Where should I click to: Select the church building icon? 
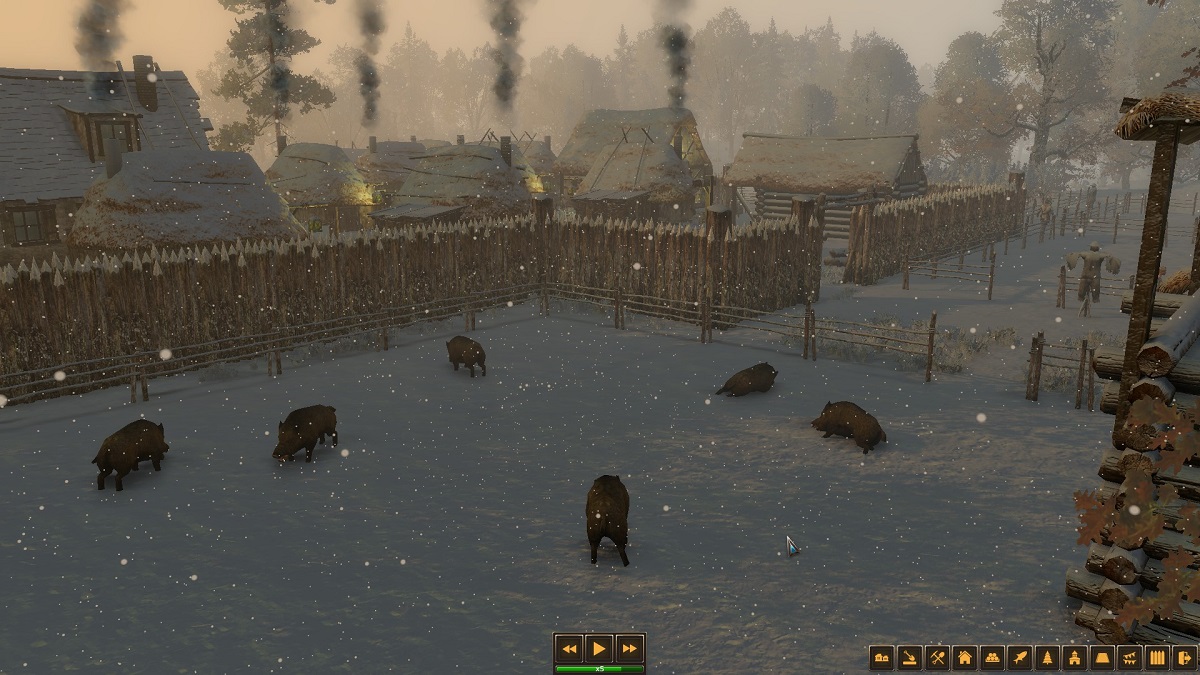tap(1074, 657)
